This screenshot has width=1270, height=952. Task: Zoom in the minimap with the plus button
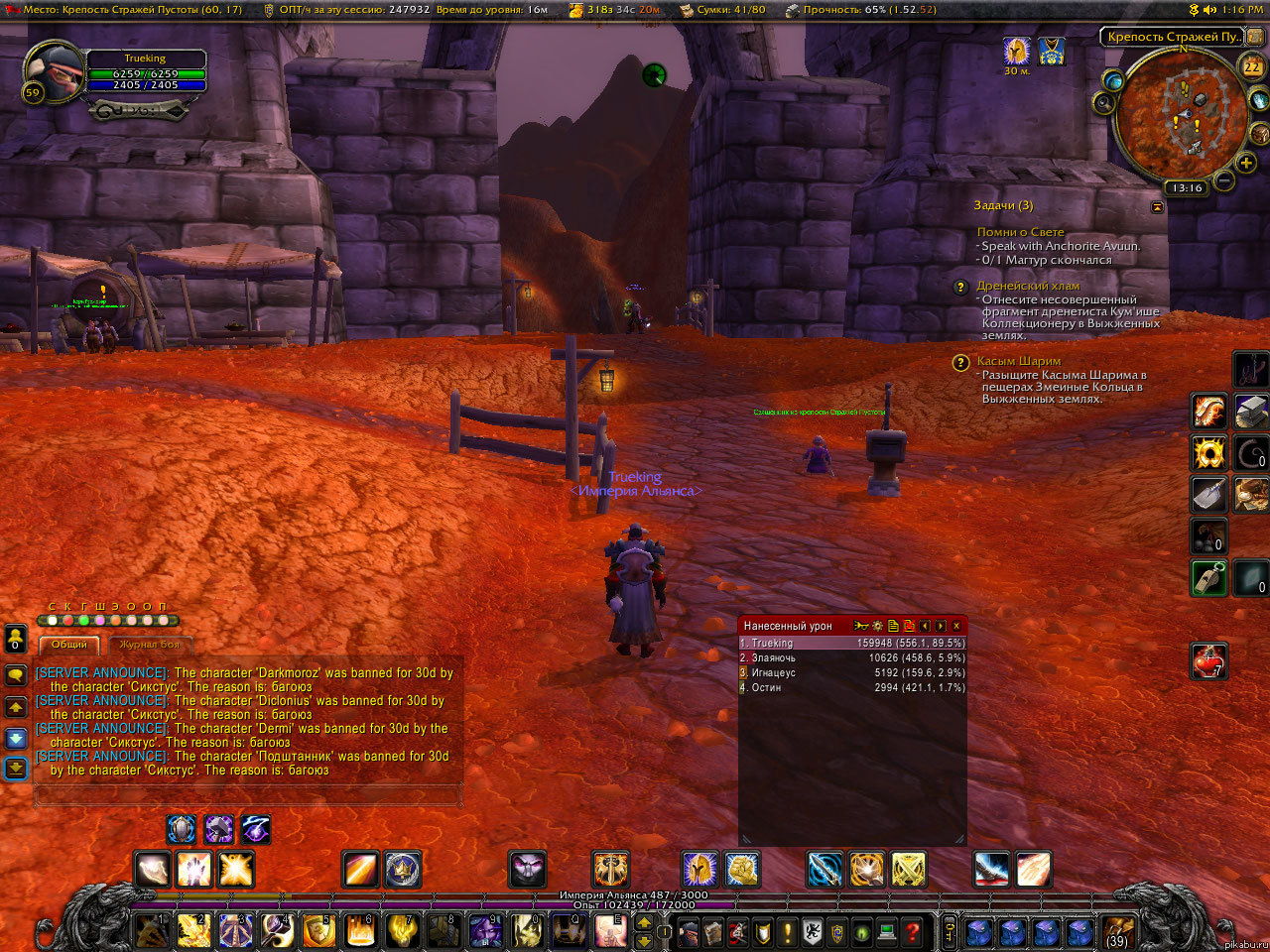[1246, 162]
